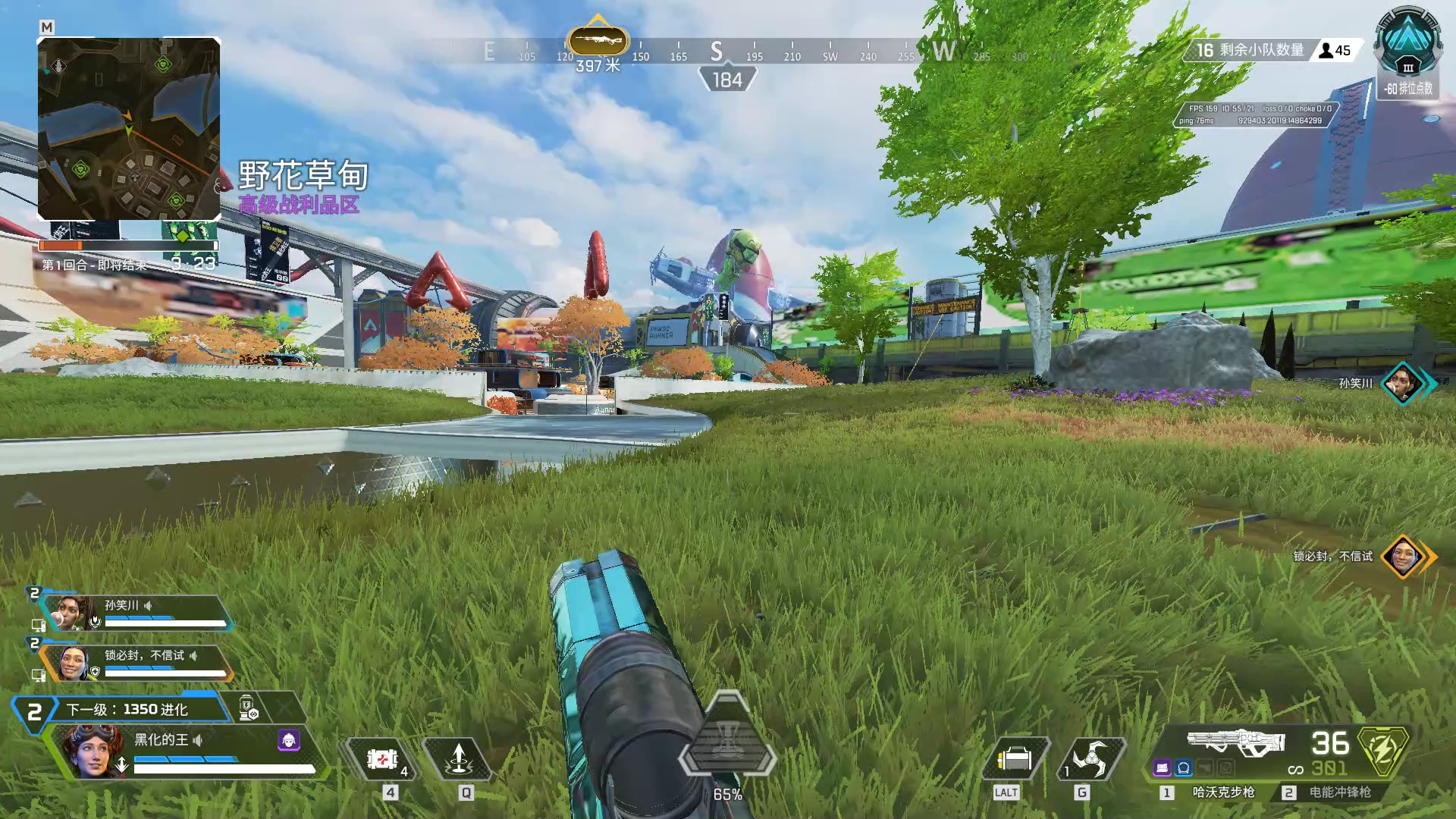Switch to weapon slot 2 电能冲锋枪

(x=1340, y=791)
